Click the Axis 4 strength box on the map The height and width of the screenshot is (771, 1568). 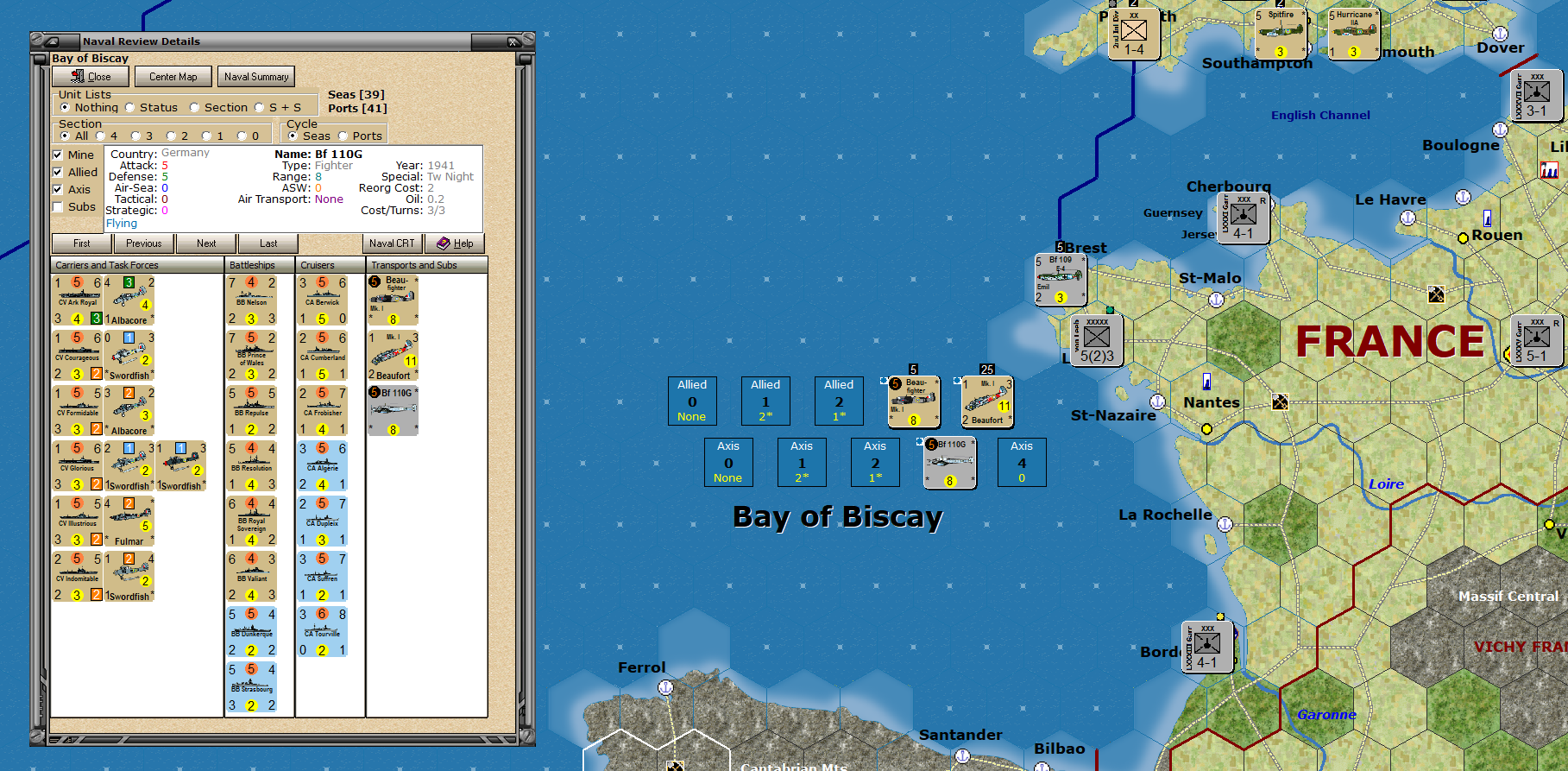coord(1022,462)
